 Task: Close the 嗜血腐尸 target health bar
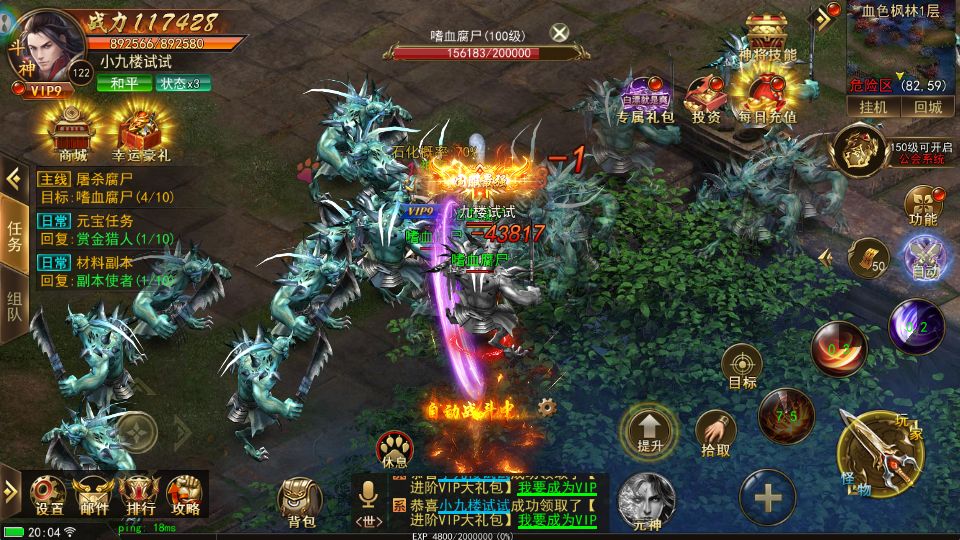[560, 32]
